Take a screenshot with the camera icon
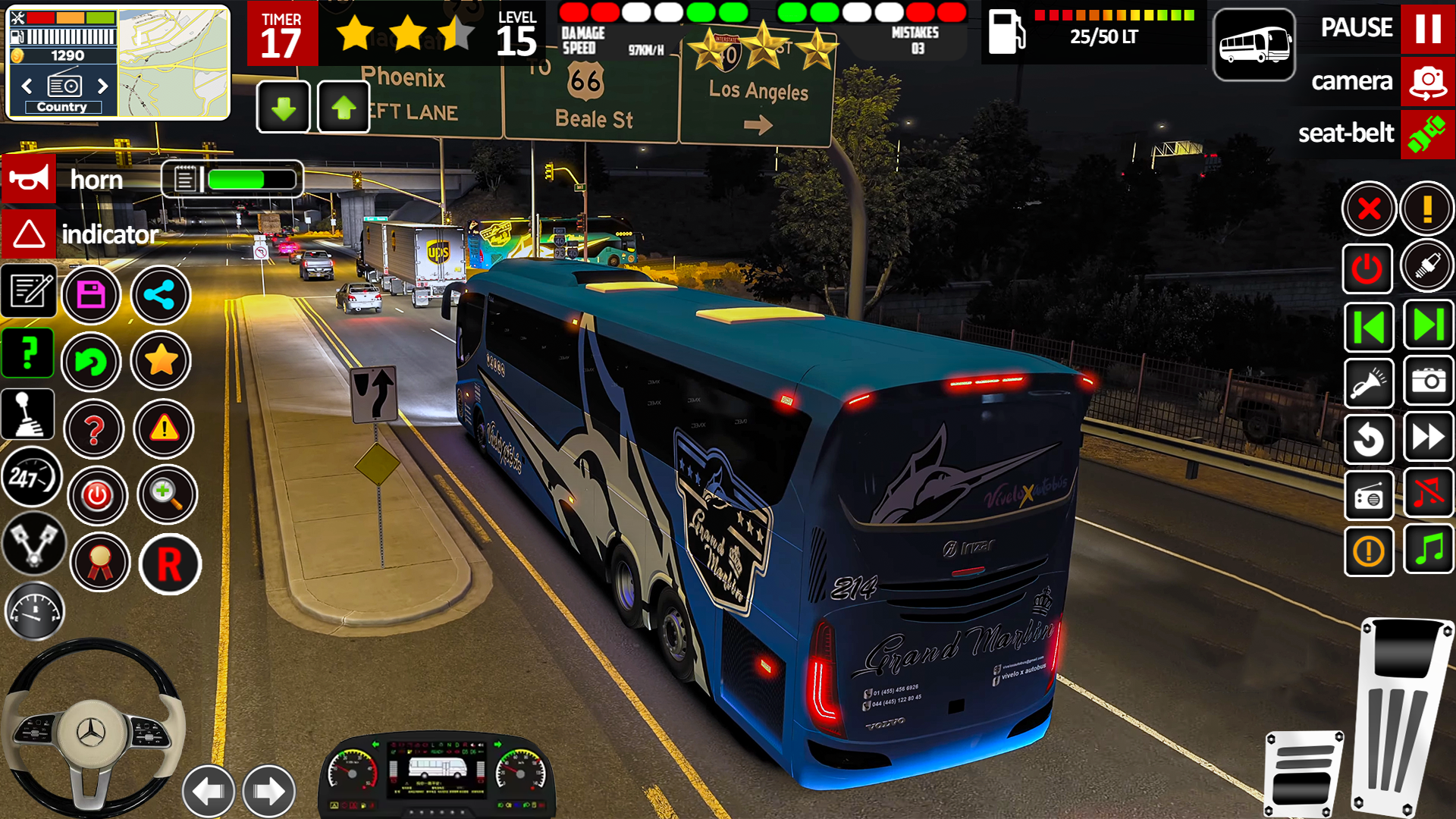 (1428, 381)
